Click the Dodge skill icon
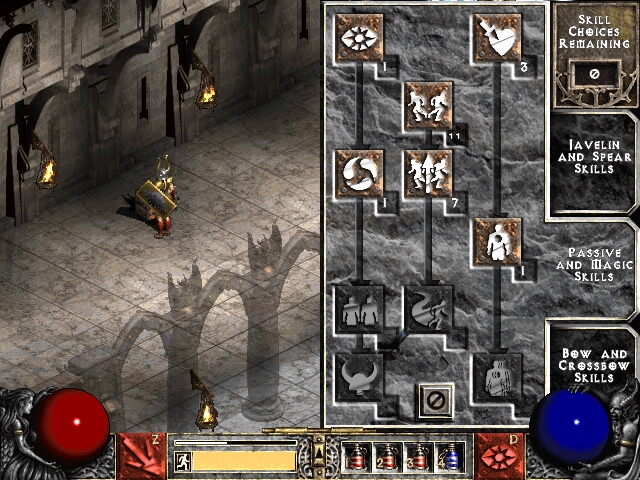The image size is (640, 480). point(428,104)
